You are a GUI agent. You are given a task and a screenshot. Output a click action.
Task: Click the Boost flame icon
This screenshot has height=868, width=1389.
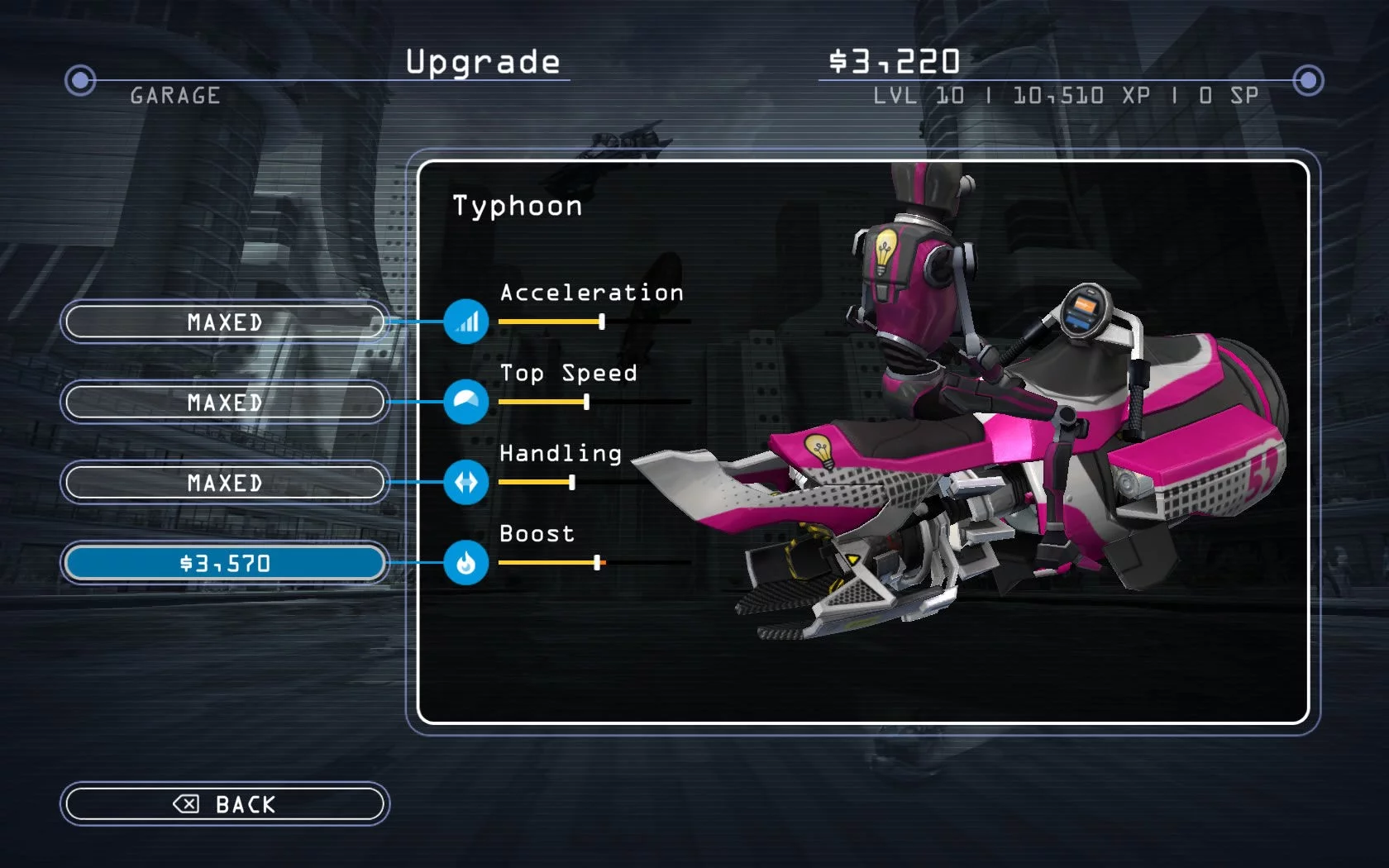(466, 563)
